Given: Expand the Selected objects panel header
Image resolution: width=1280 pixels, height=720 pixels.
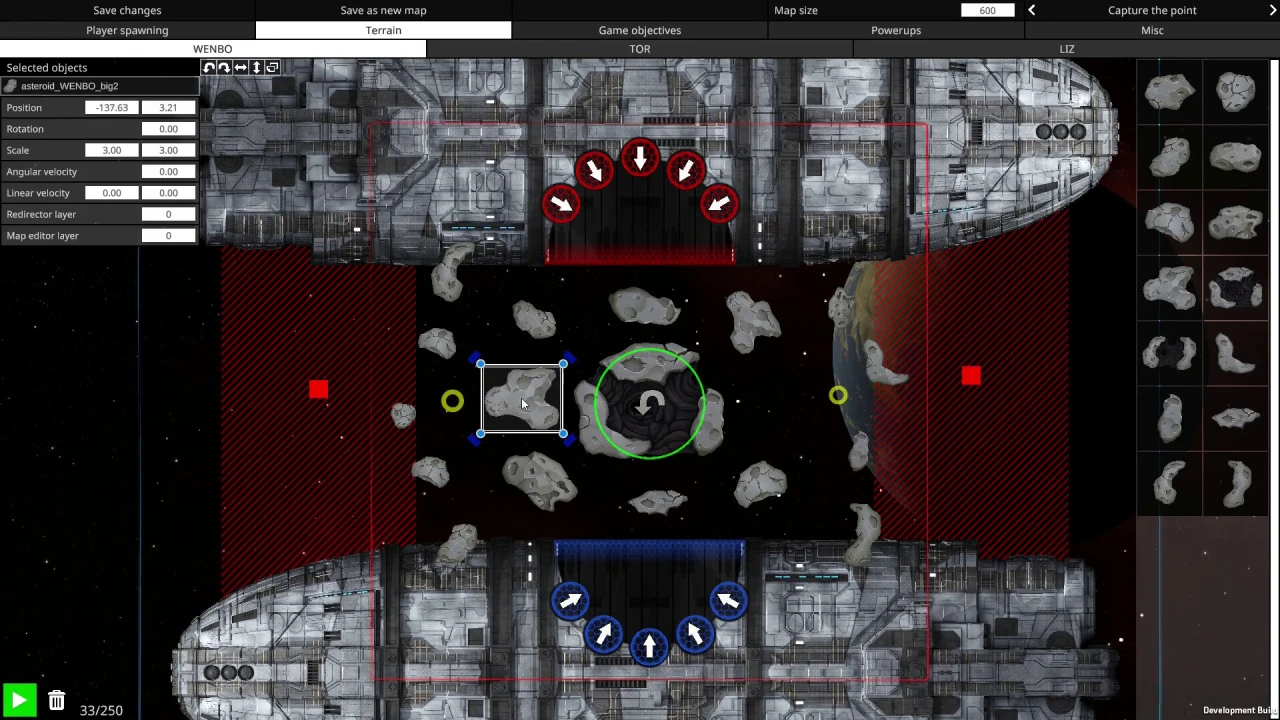Looking at the screenshot, I should coord(46,67).
